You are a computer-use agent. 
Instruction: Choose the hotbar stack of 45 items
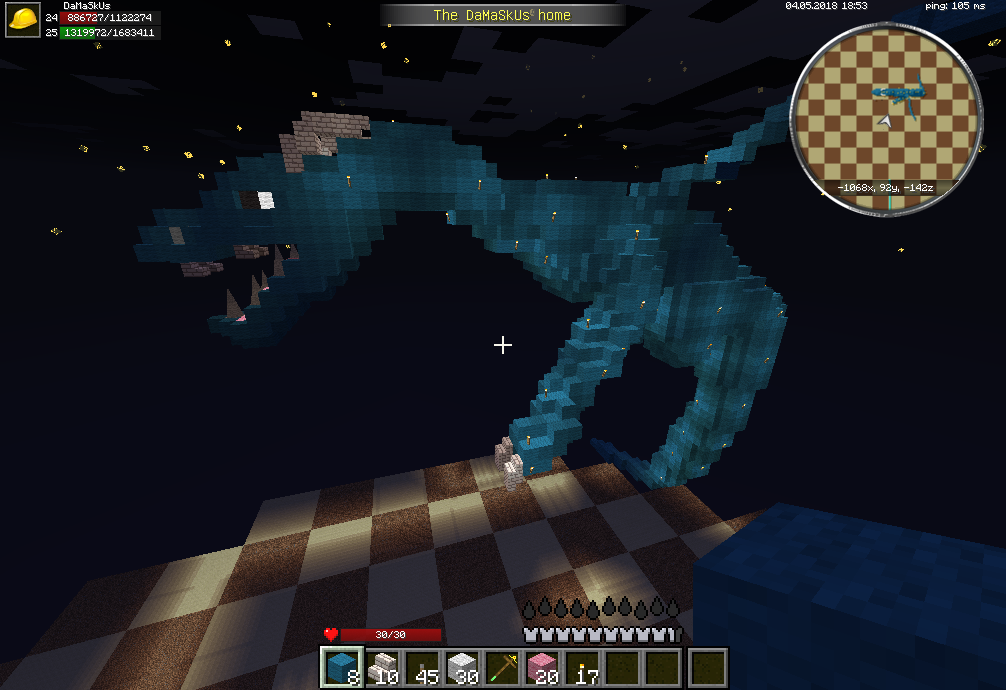pyautogui.click(x=422, y=667)
